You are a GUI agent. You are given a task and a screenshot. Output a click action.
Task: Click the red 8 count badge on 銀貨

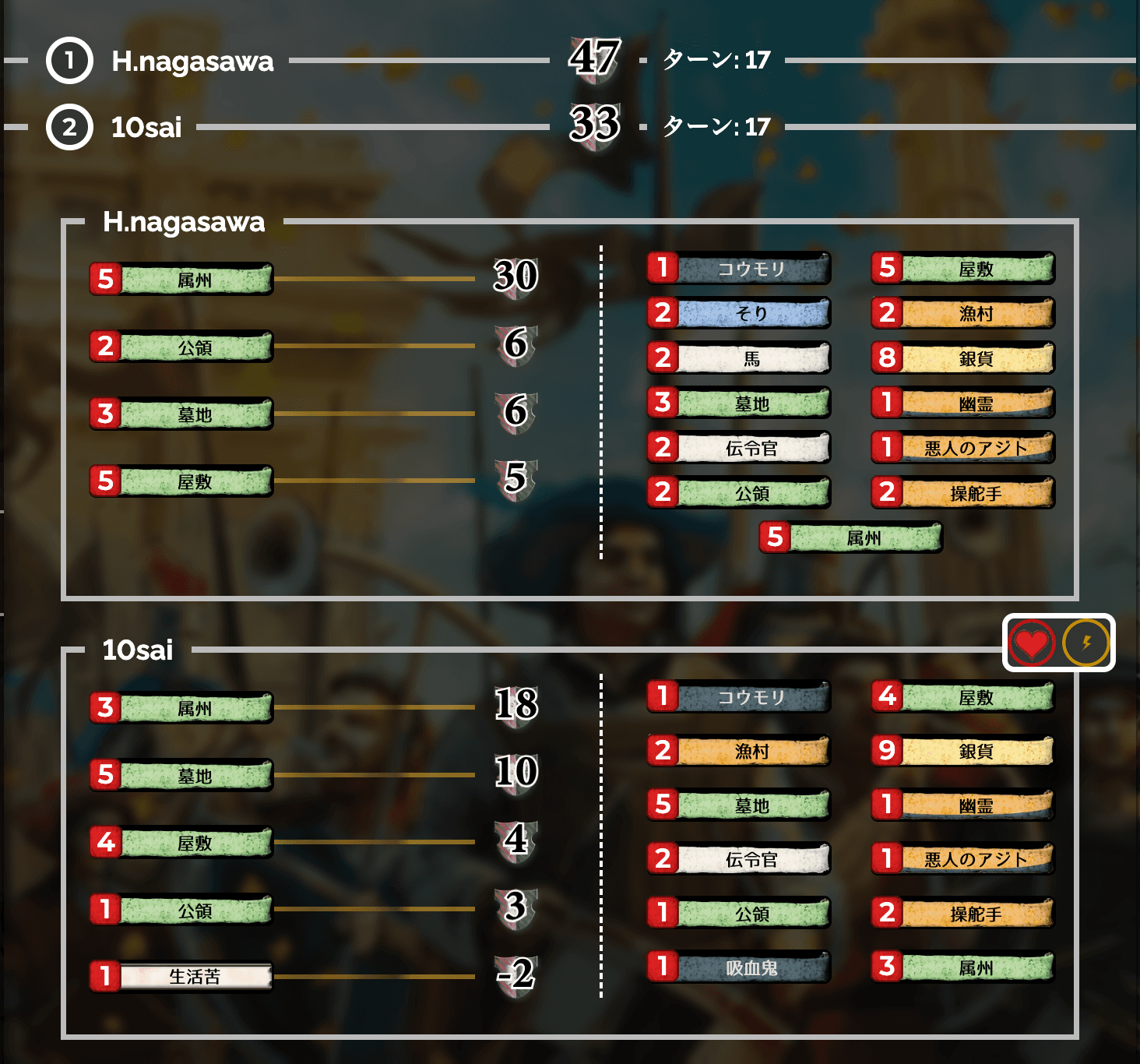click(891, 358)
